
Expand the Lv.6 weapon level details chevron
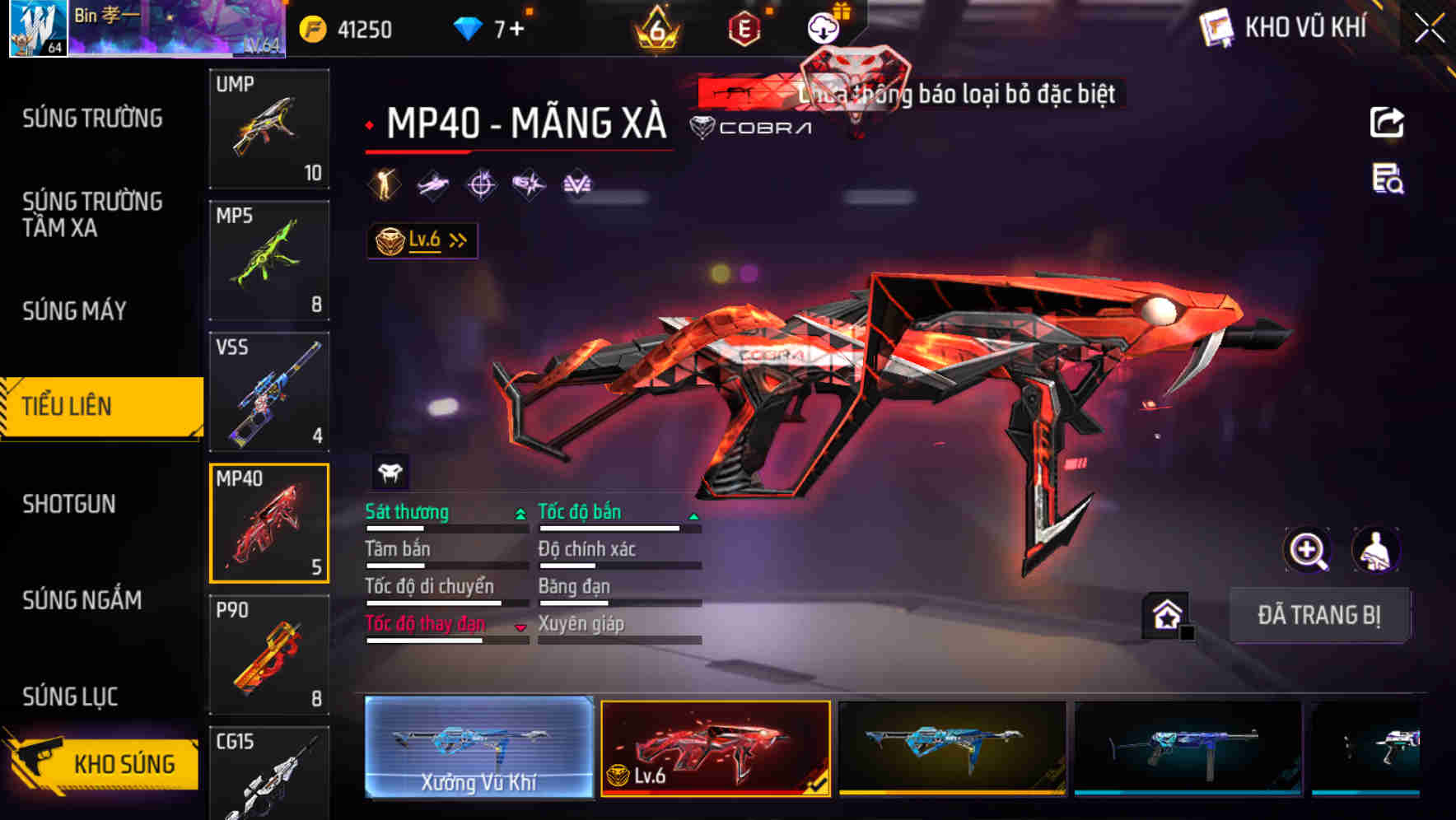[x=460, y=239]
